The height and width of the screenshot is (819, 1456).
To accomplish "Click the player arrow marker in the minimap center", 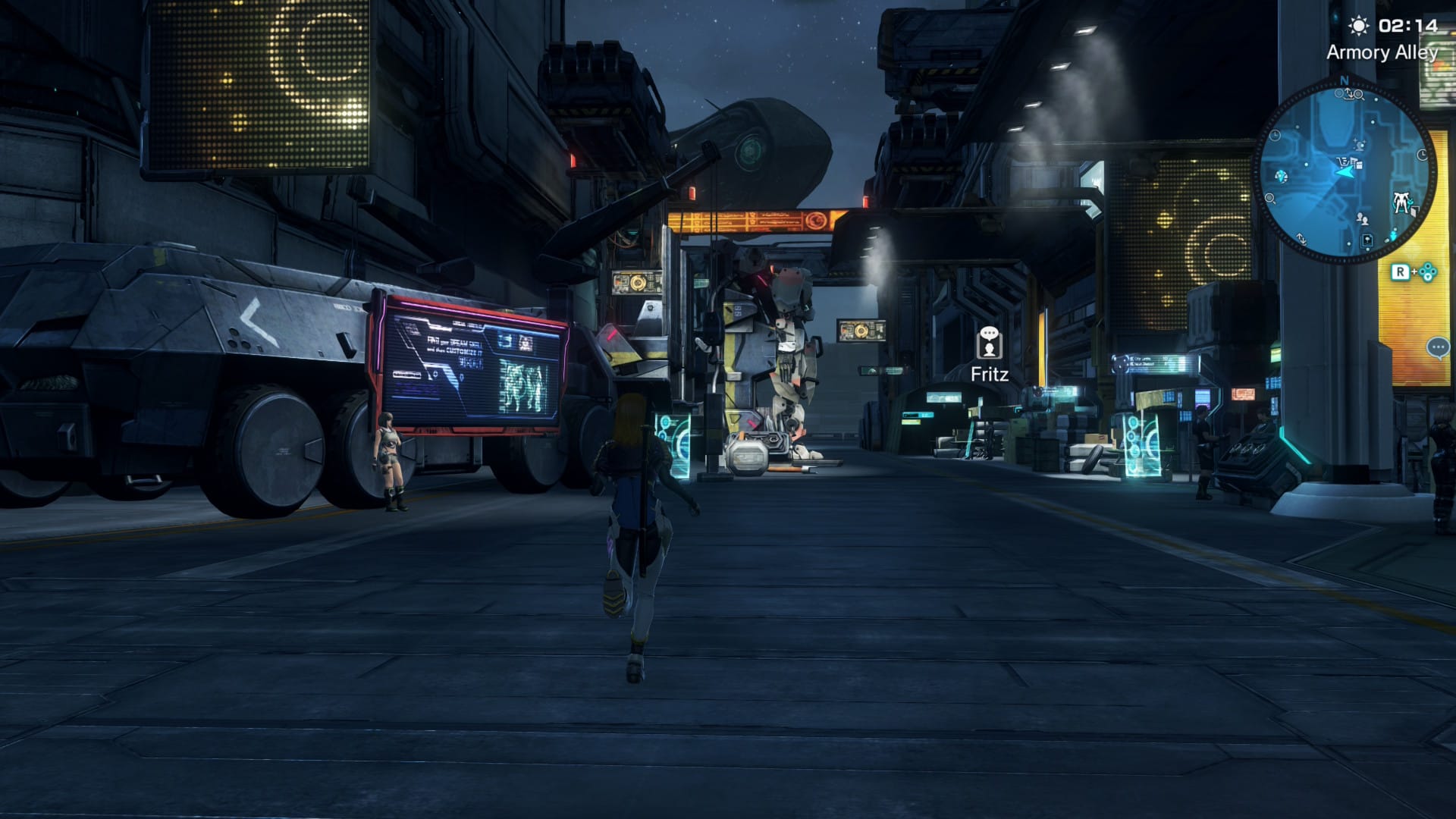I will pos(1345,174).
